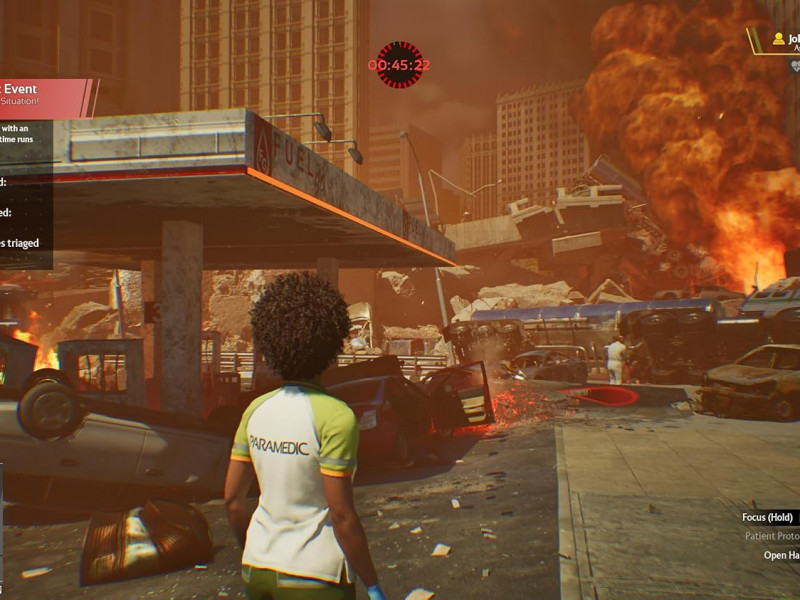Select the Open Ha action label
The image size is (800, 600).
[781, 555]
